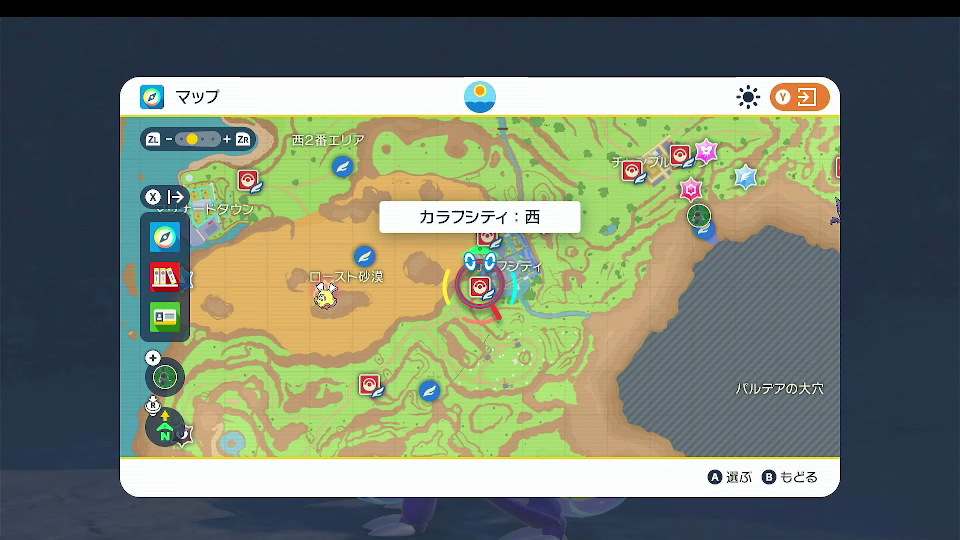Select the highlighted カラフシティ：西 Pokémon Center
The height and width of the screenshot is (540, 960).
click(x=479, y=286)
